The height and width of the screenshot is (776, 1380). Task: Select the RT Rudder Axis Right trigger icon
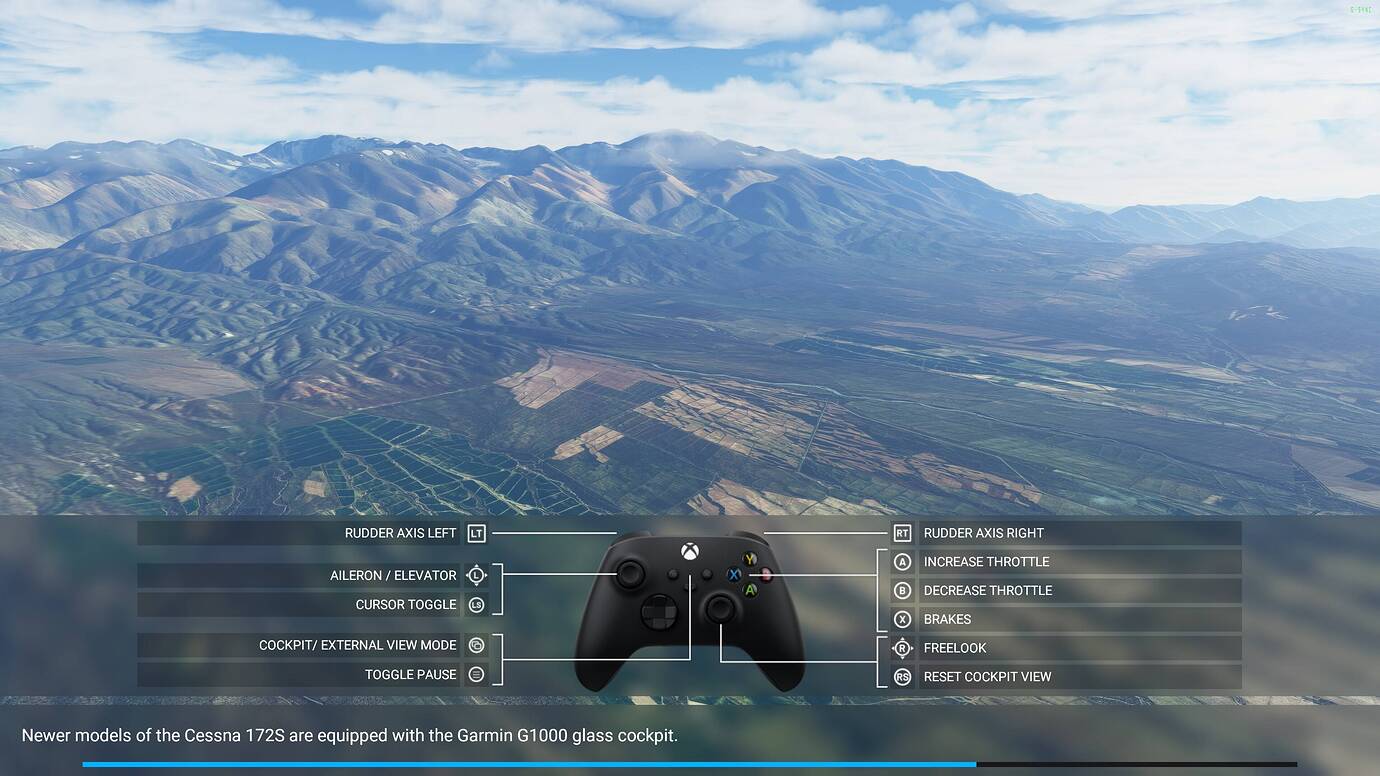tap(903, 533)
